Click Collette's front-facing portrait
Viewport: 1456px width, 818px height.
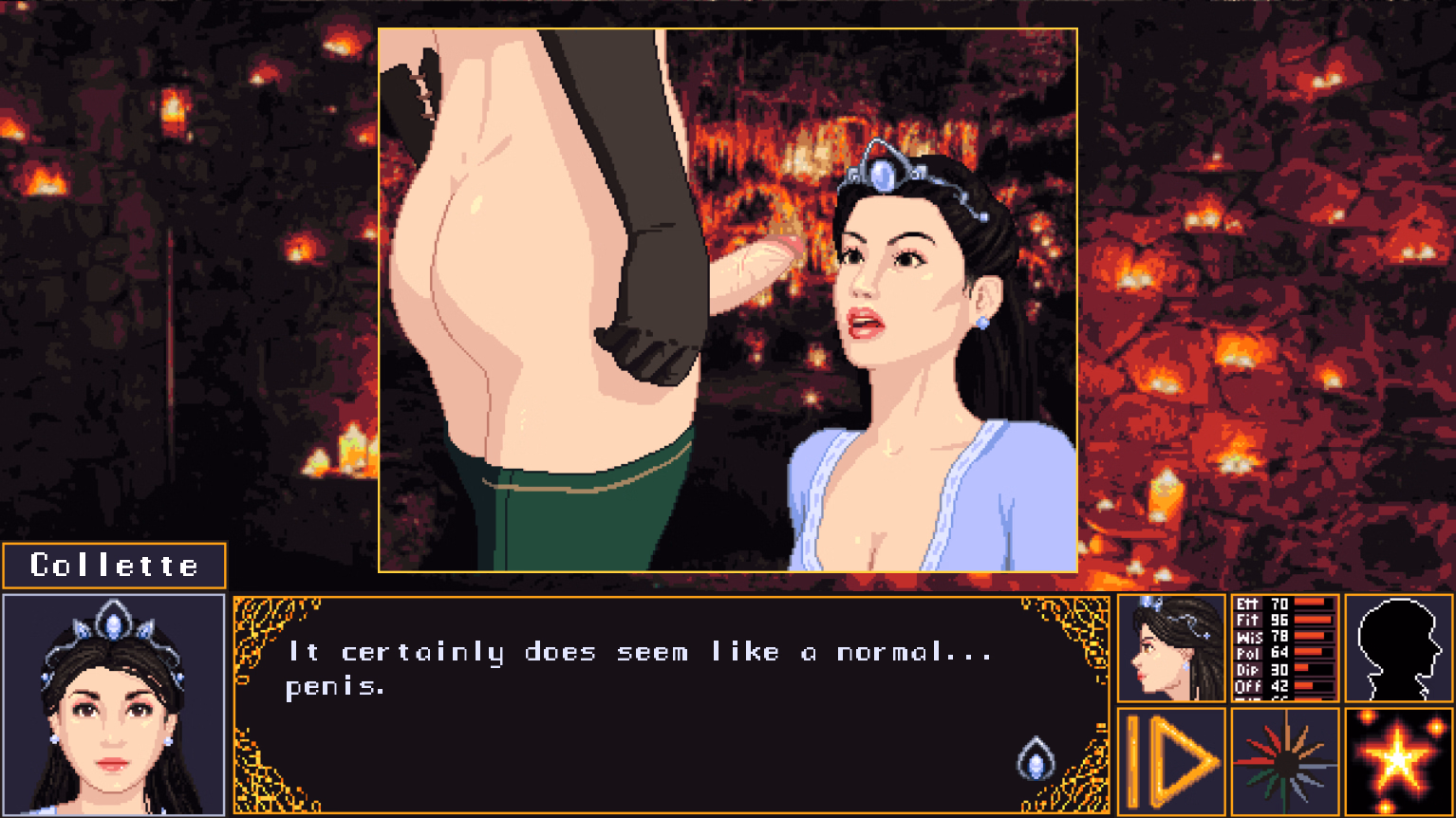point(113,704)
